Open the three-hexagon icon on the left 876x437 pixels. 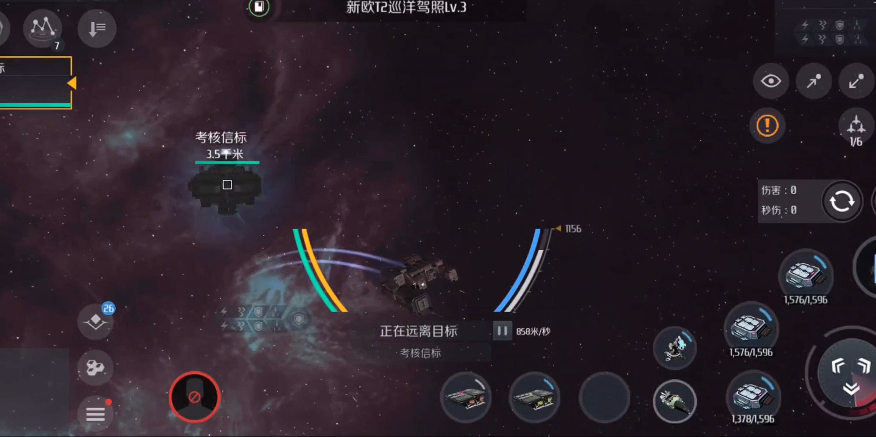coord(95,368)
